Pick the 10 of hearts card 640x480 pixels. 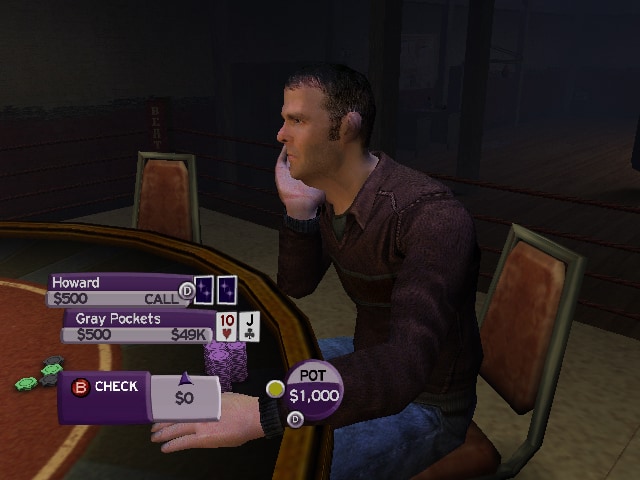click(x=226, y=326)
